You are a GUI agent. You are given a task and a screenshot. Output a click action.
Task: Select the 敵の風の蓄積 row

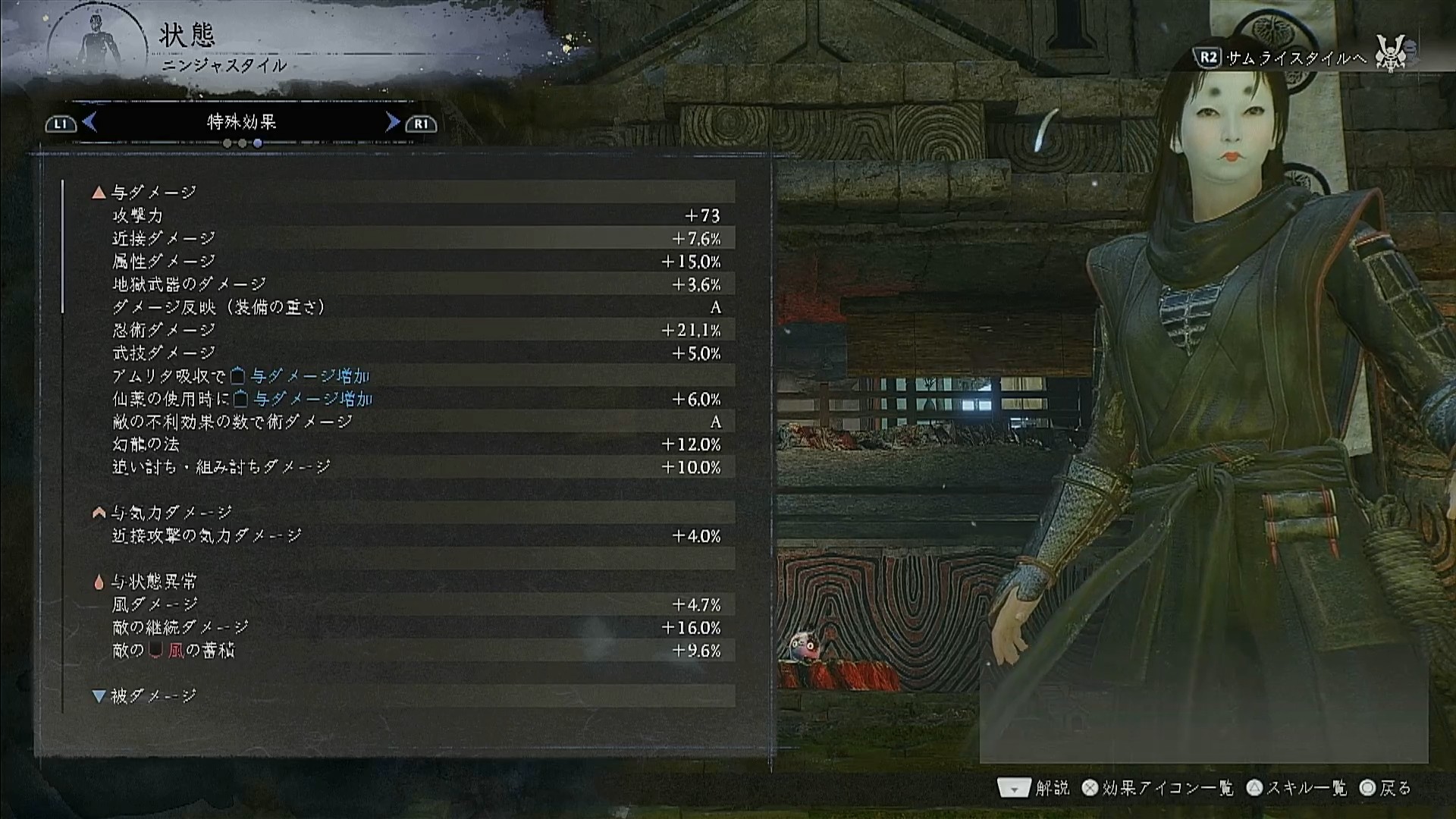coord(416,651)
